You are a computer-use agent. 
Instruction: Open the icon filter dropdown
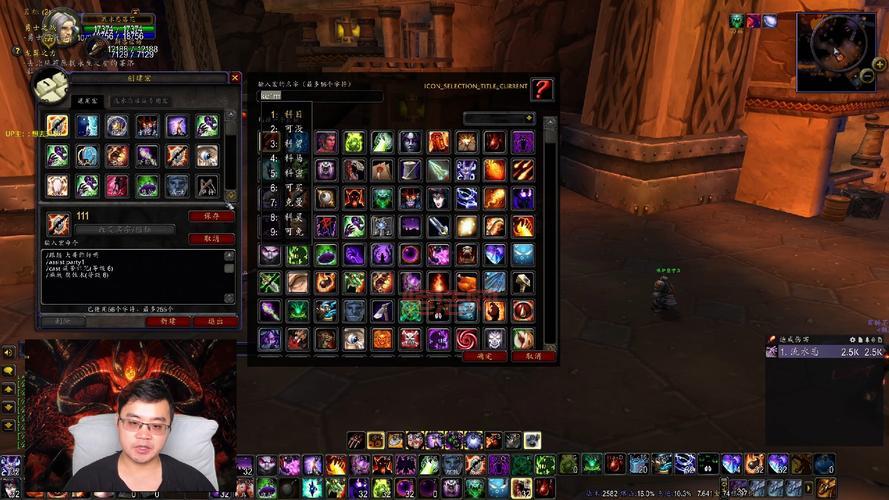498,118
